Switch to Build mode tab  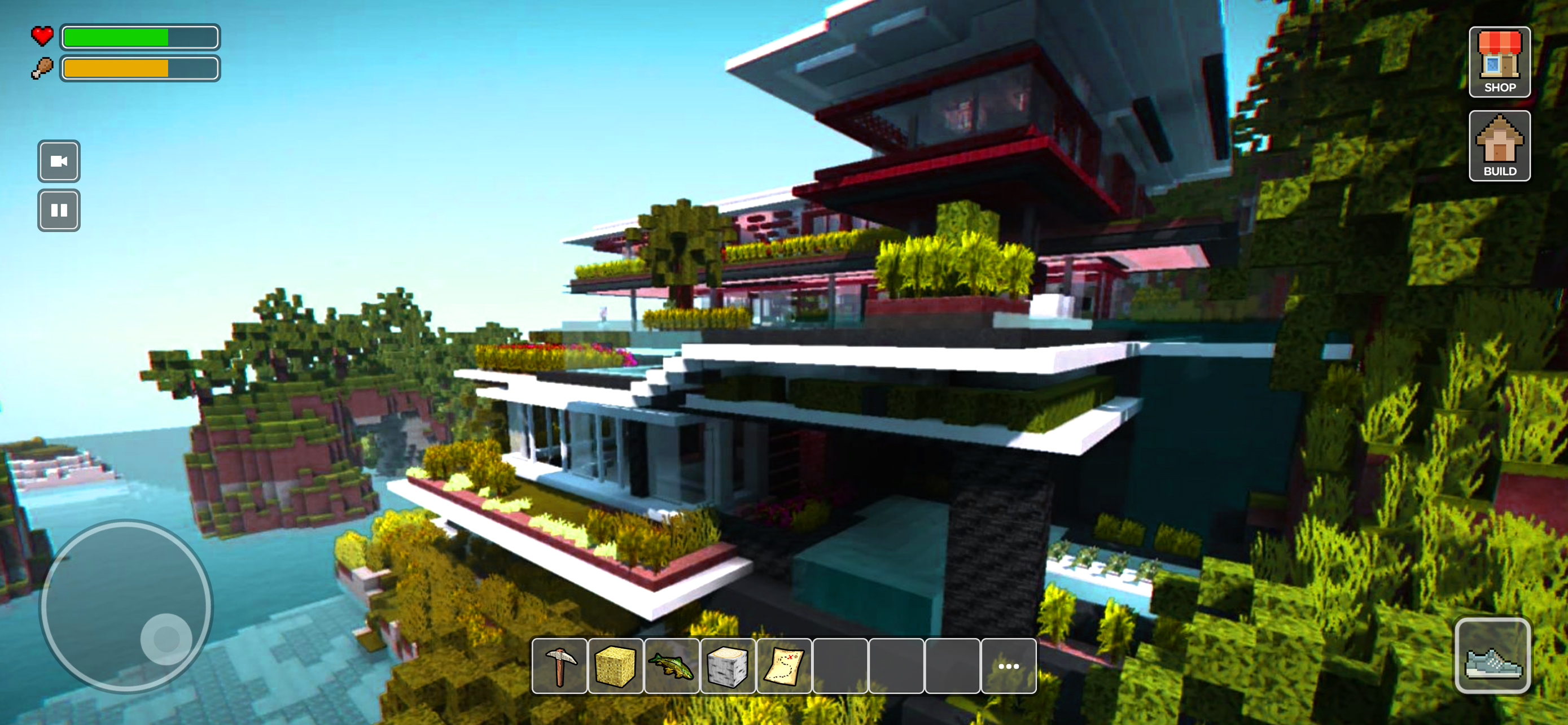coord(1500,146)
